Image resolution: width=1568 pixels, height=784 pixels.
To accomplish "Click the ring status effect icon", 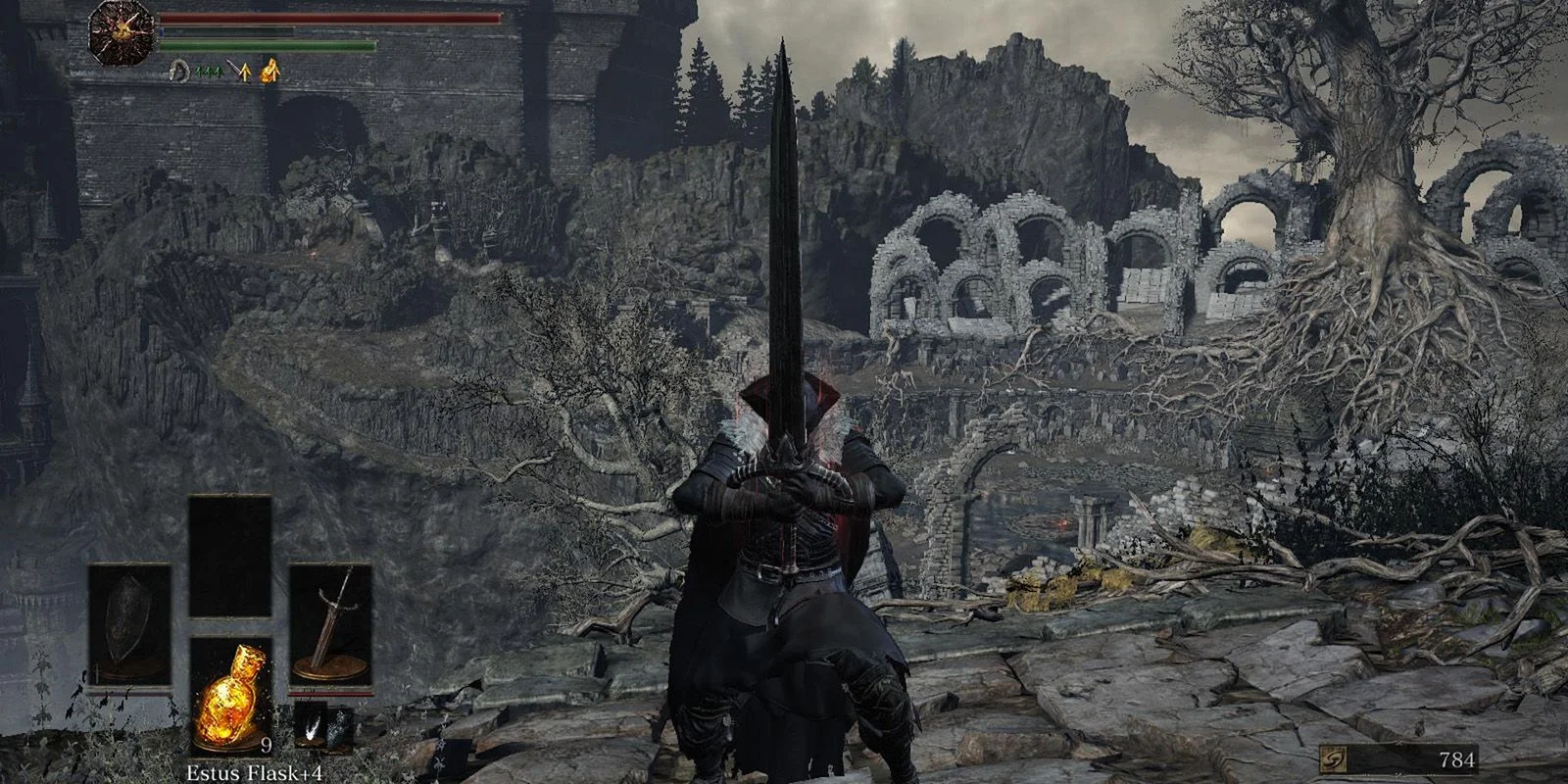I will (179, 69).
